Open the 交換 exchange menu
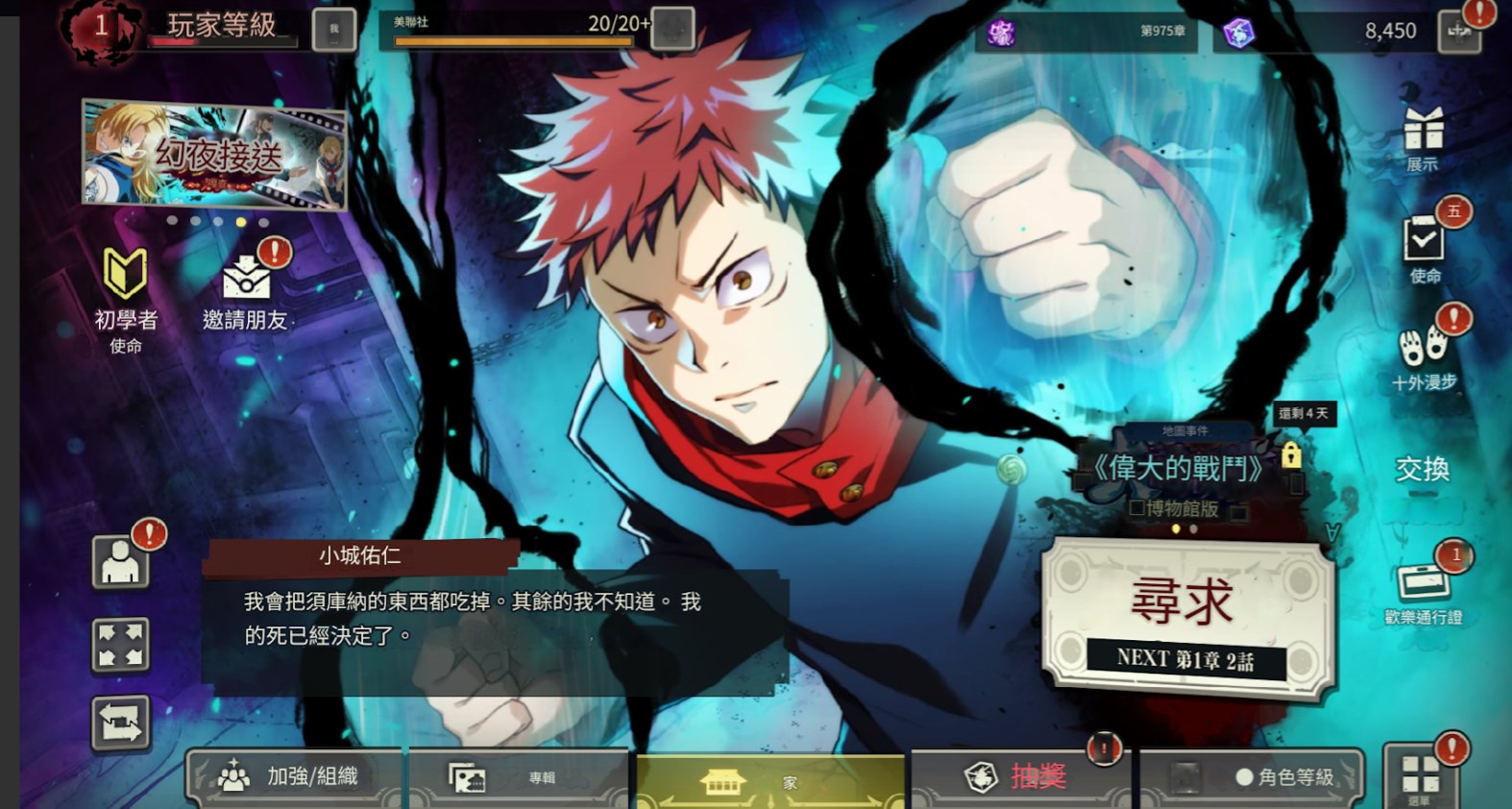Screen dimensions: 1512x809 click(1422, 469)
